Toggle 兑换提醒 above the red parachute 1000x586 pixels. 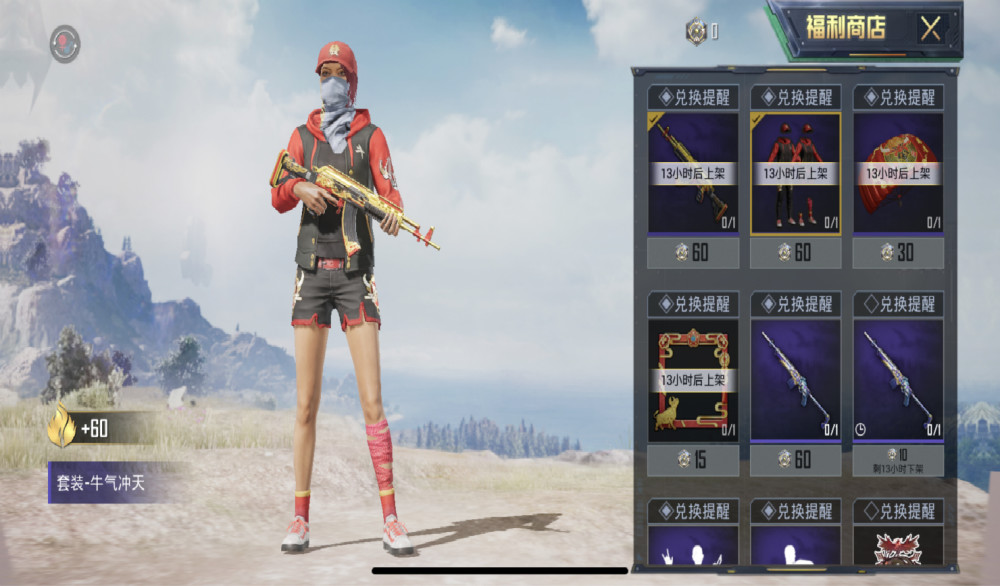coord(898,97)
